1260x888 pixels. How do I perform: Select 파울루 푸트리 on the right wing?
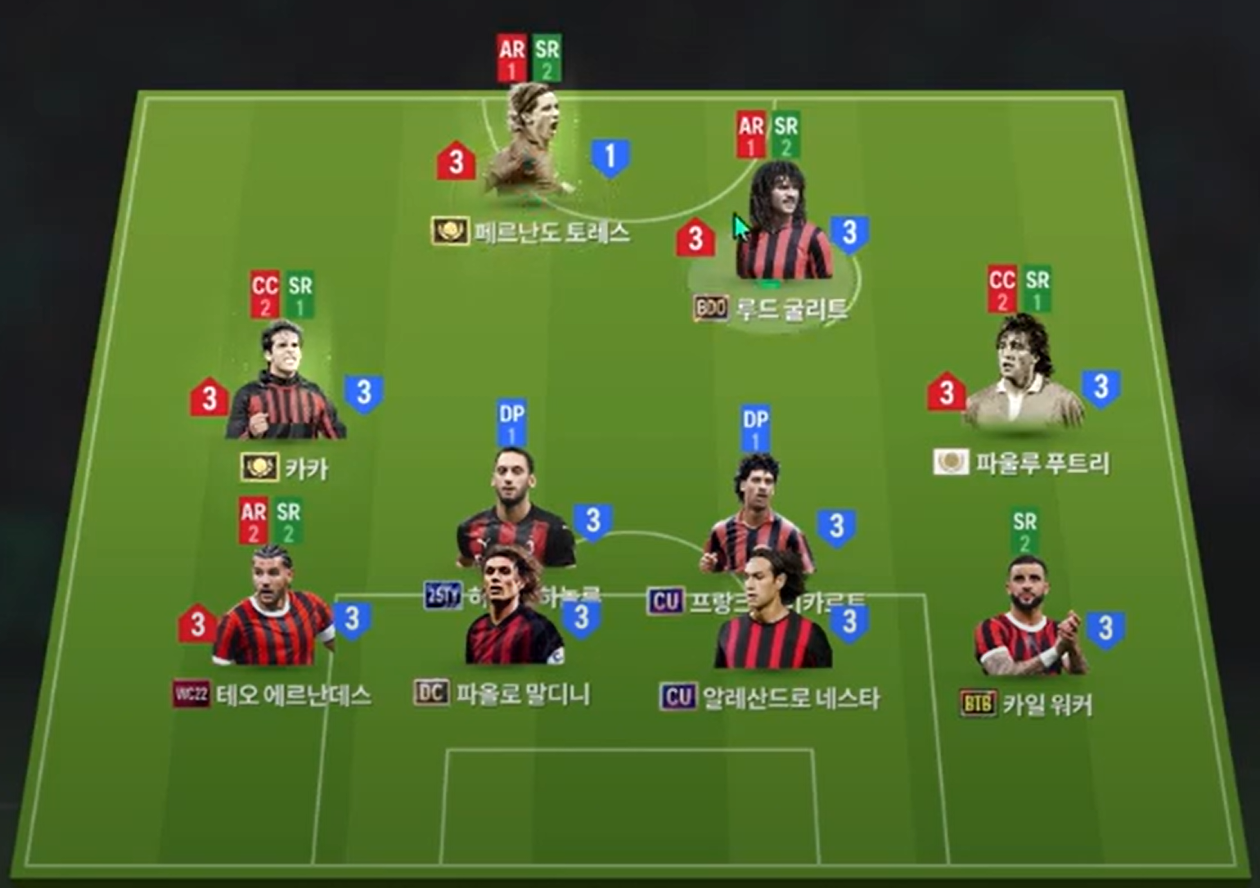[x=1023, y=380]
